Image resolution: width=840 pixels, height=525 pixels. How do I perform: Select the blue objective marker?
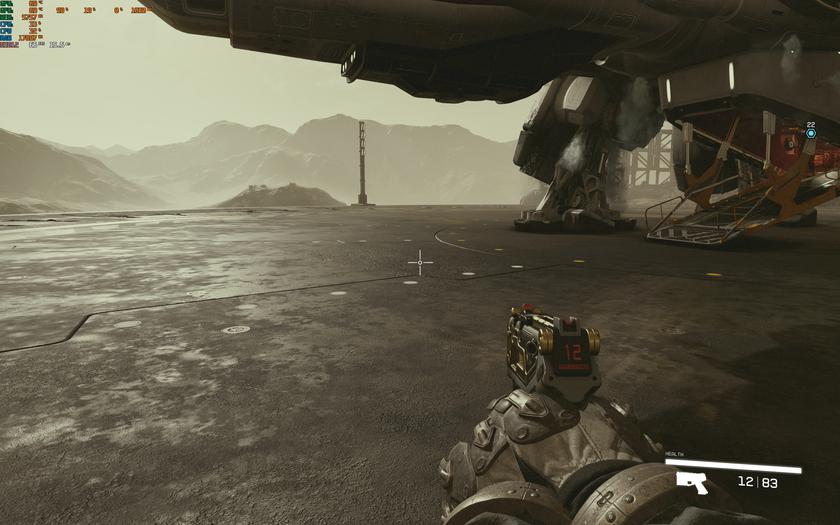810,133
